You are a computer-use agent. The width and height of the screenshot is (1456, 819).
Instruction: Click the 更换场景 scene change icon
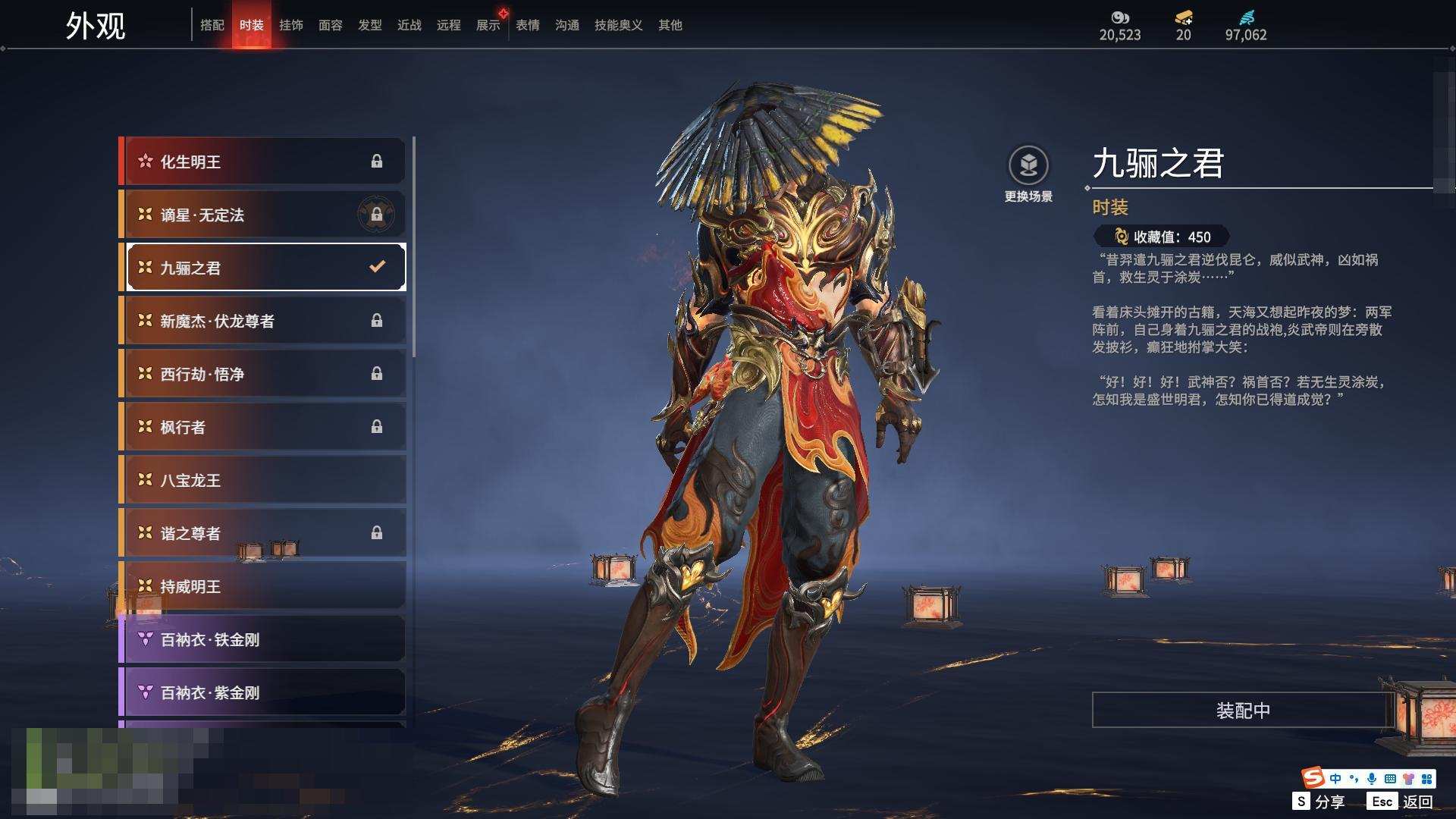(1028, 165)
